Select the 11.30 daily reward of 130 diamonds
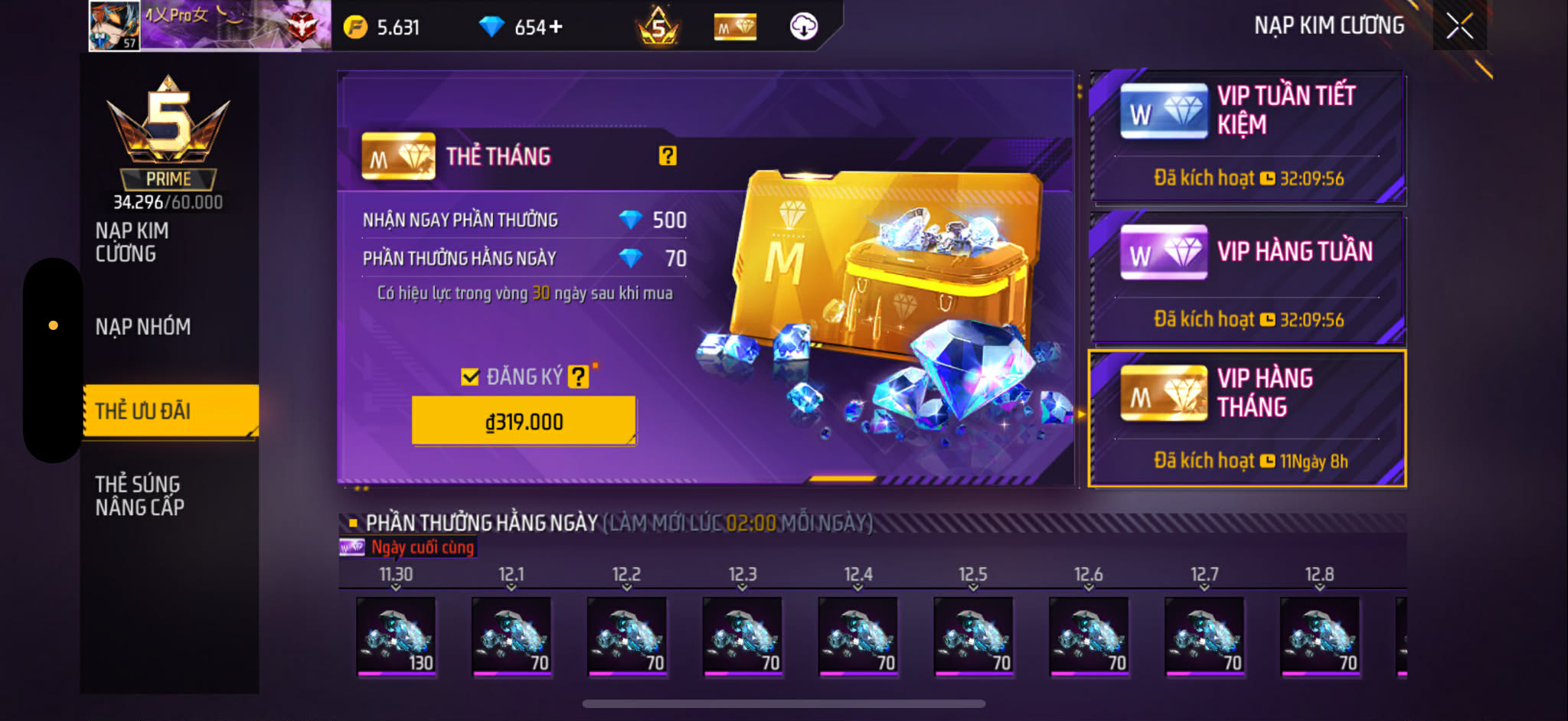The width and height of the screenshot is (1568, 721). (396, 635)
